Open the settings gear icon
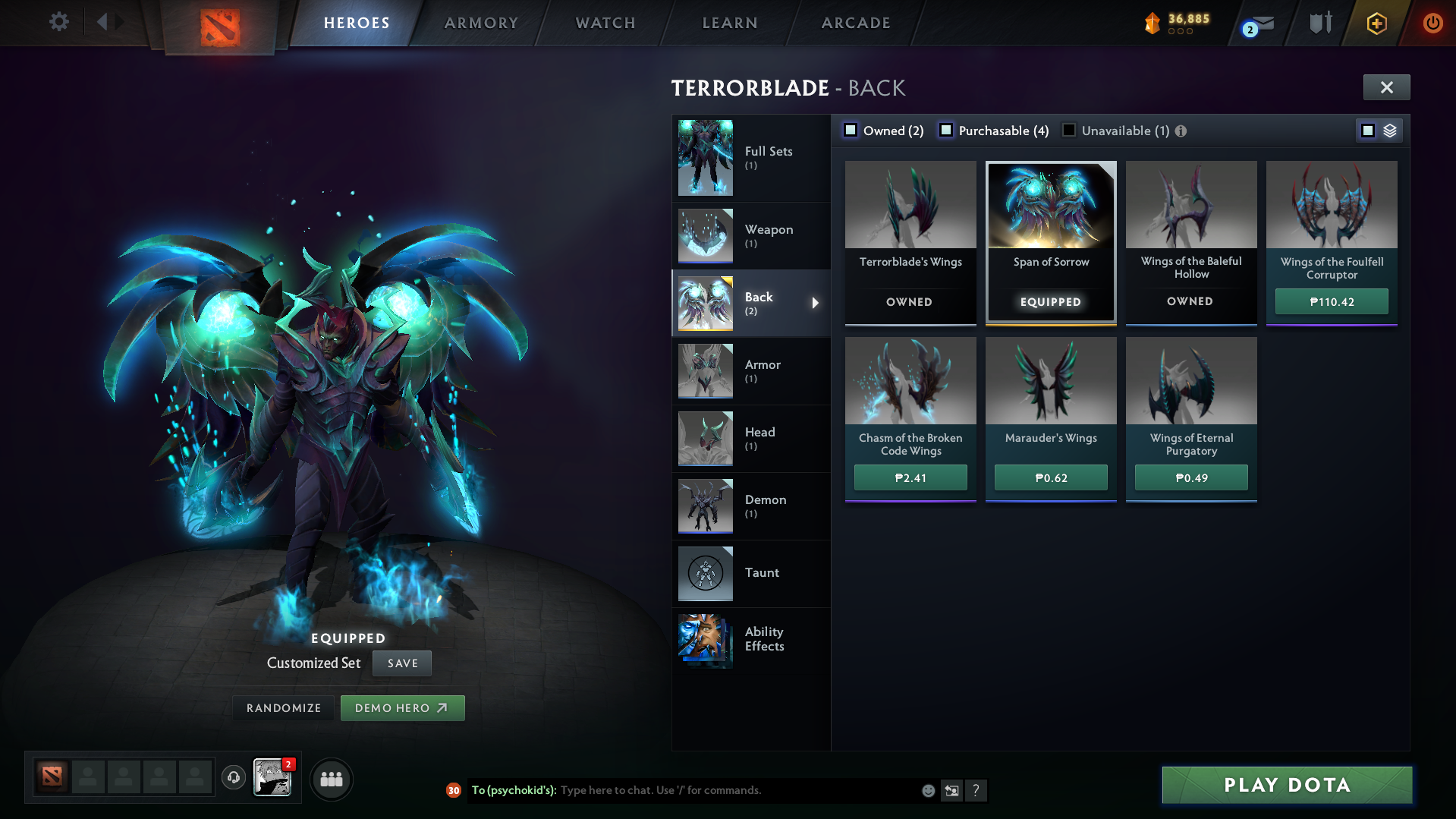 pos(58,22)
